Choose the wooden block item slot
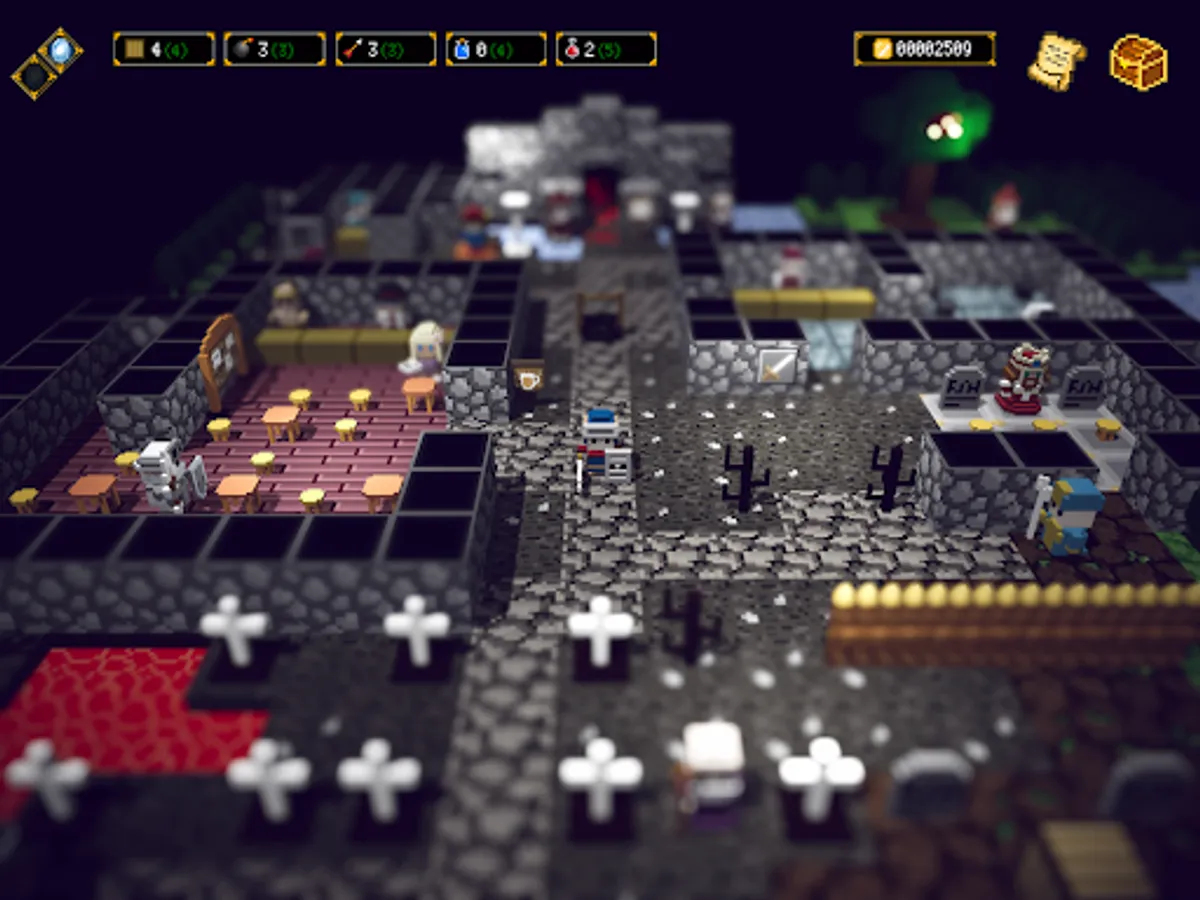The width and height of the screenshot is (1200, 900). [164, 49]
